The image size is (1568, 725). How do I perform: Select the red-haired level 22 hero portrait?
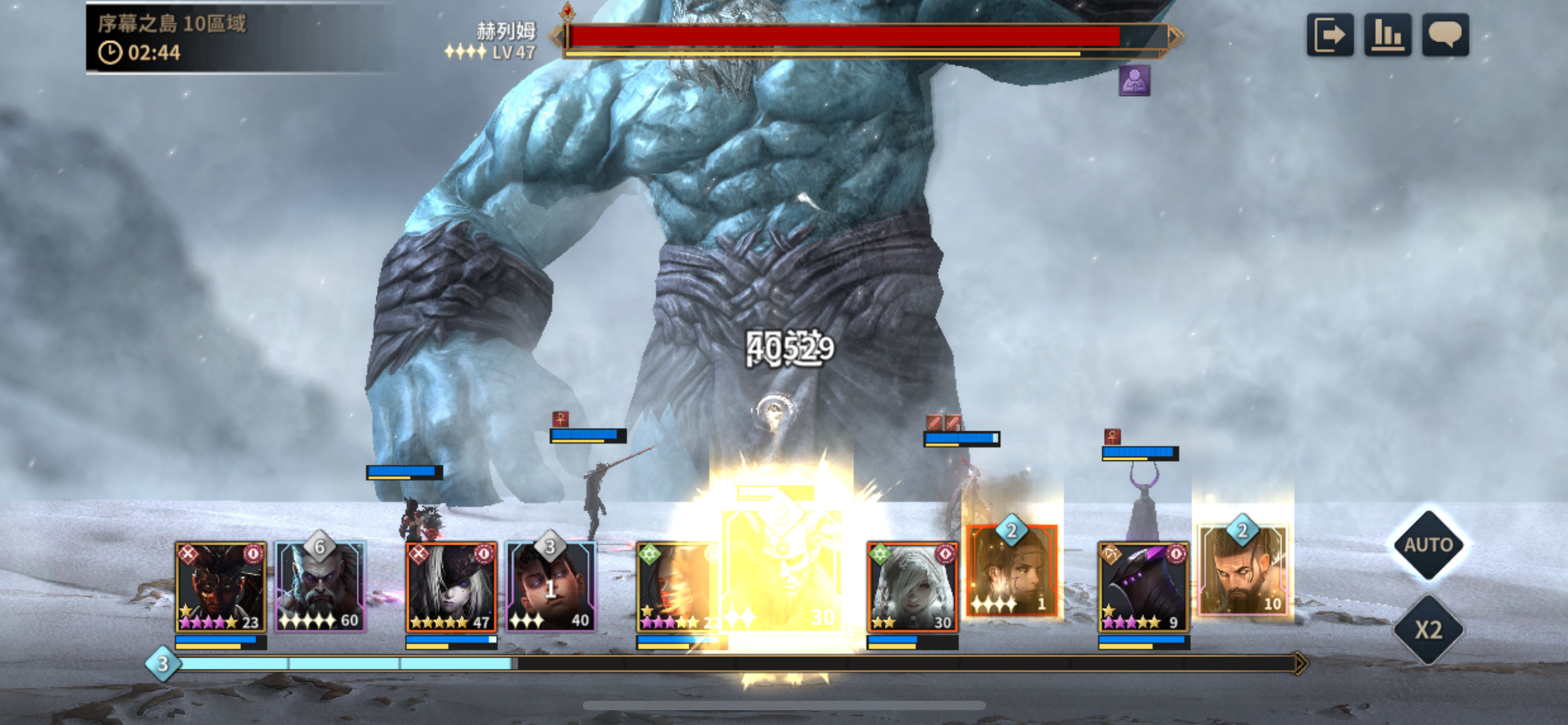pos(678,587)
